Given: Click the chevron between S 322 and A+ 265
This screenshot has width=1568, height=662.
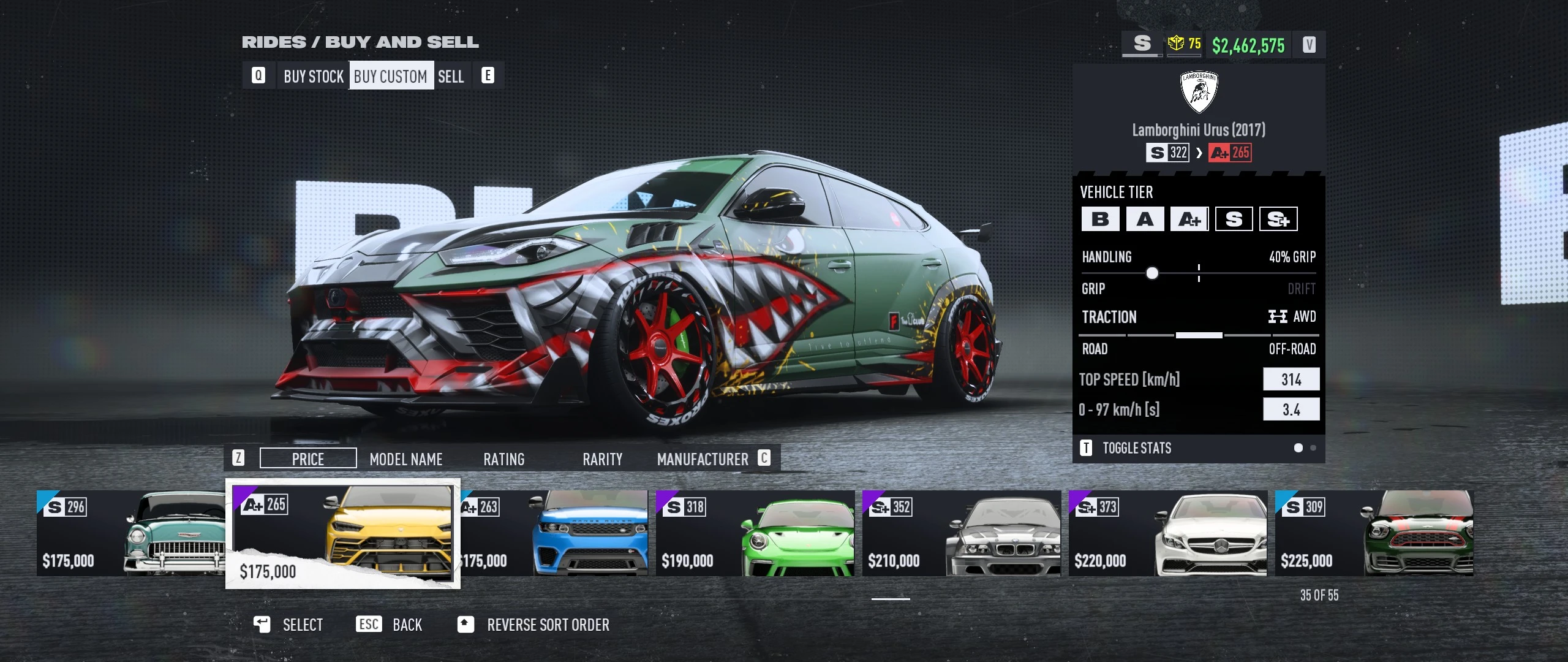Looking at the screenshot, I should click(1199, 153).
